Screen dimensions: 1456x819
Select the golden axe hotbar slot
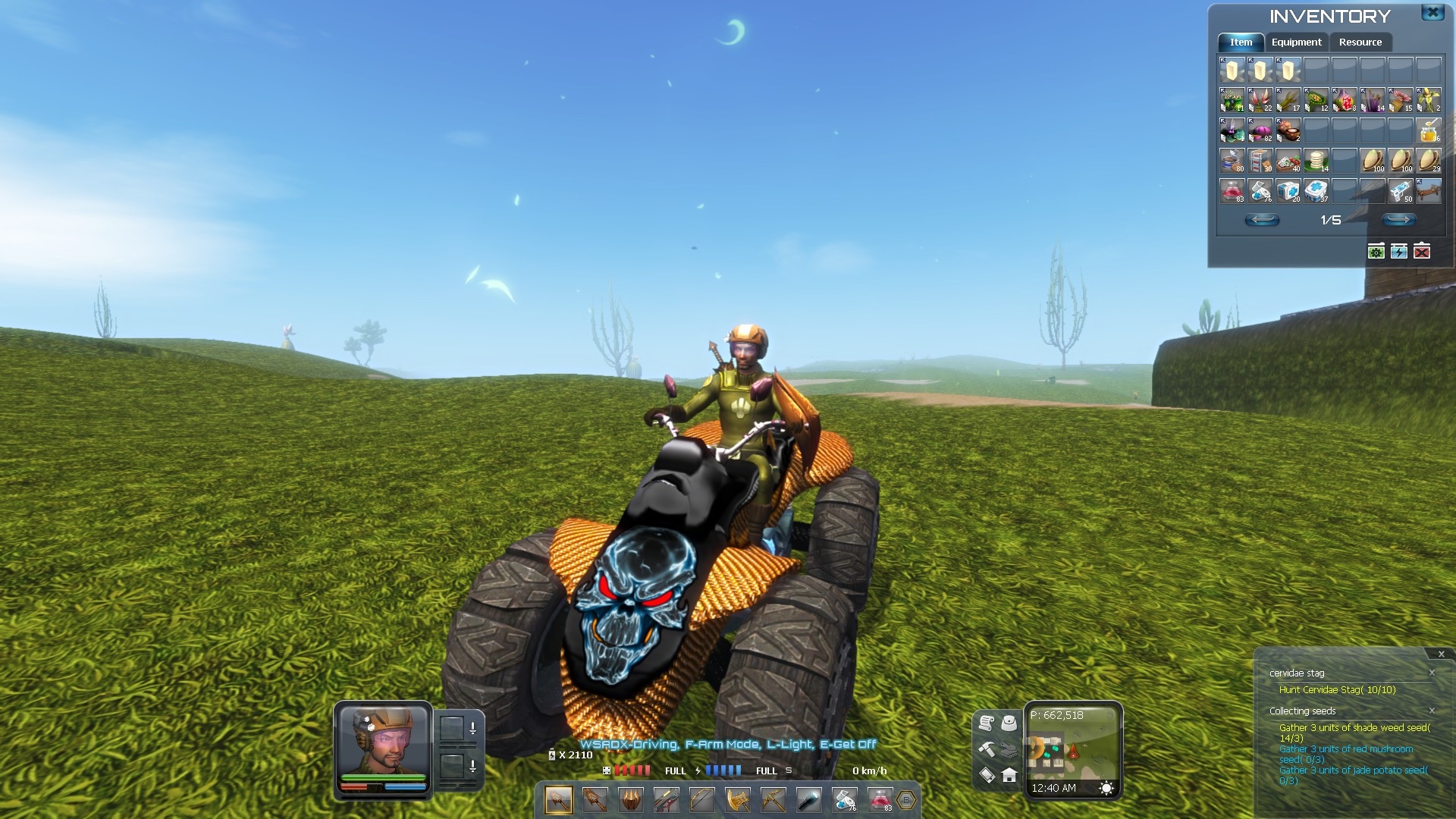(737, 799)
